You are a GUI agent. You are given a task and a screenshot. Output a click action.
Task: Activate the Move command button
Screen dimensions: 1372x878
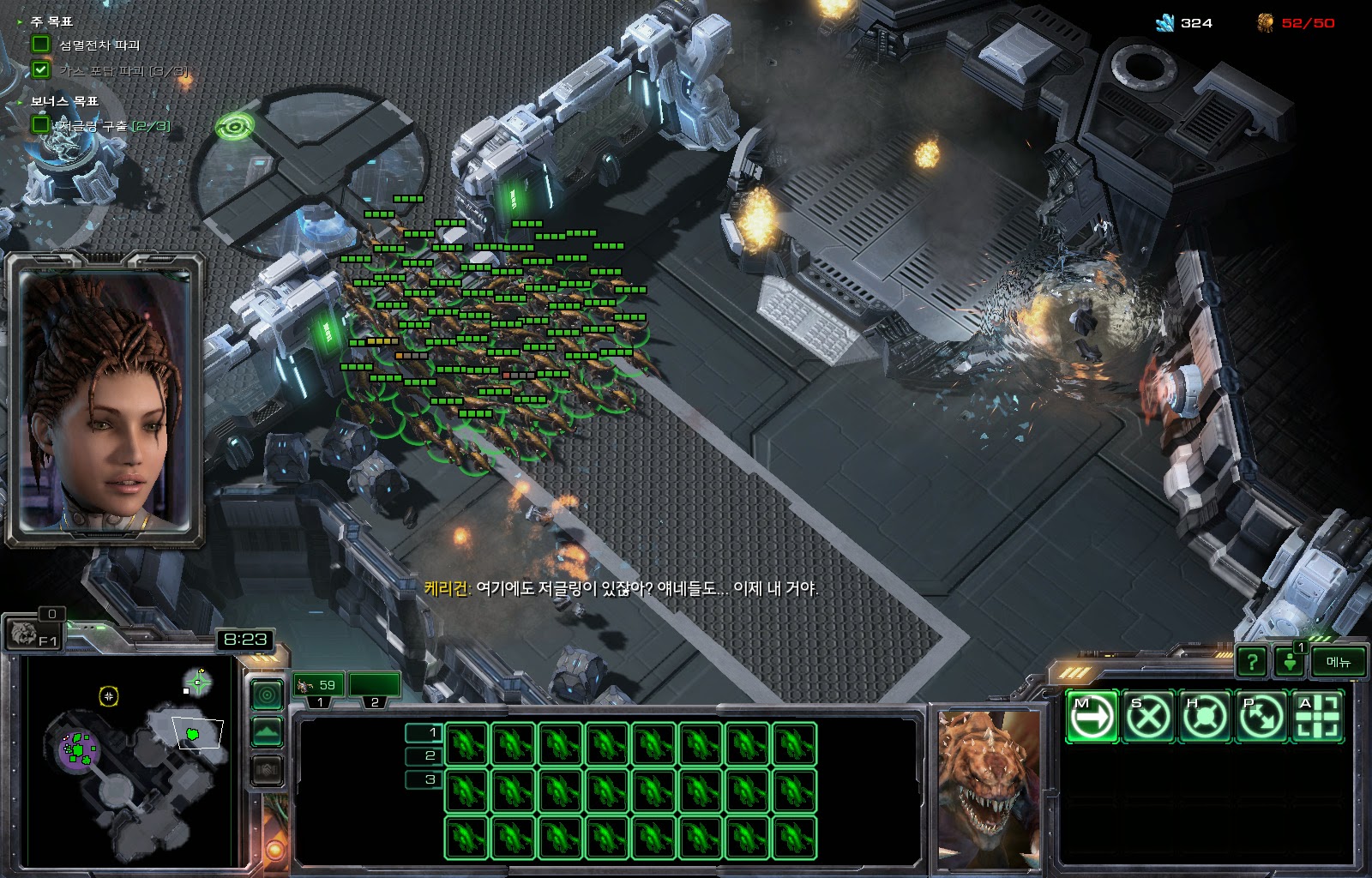pos(1092,716)
